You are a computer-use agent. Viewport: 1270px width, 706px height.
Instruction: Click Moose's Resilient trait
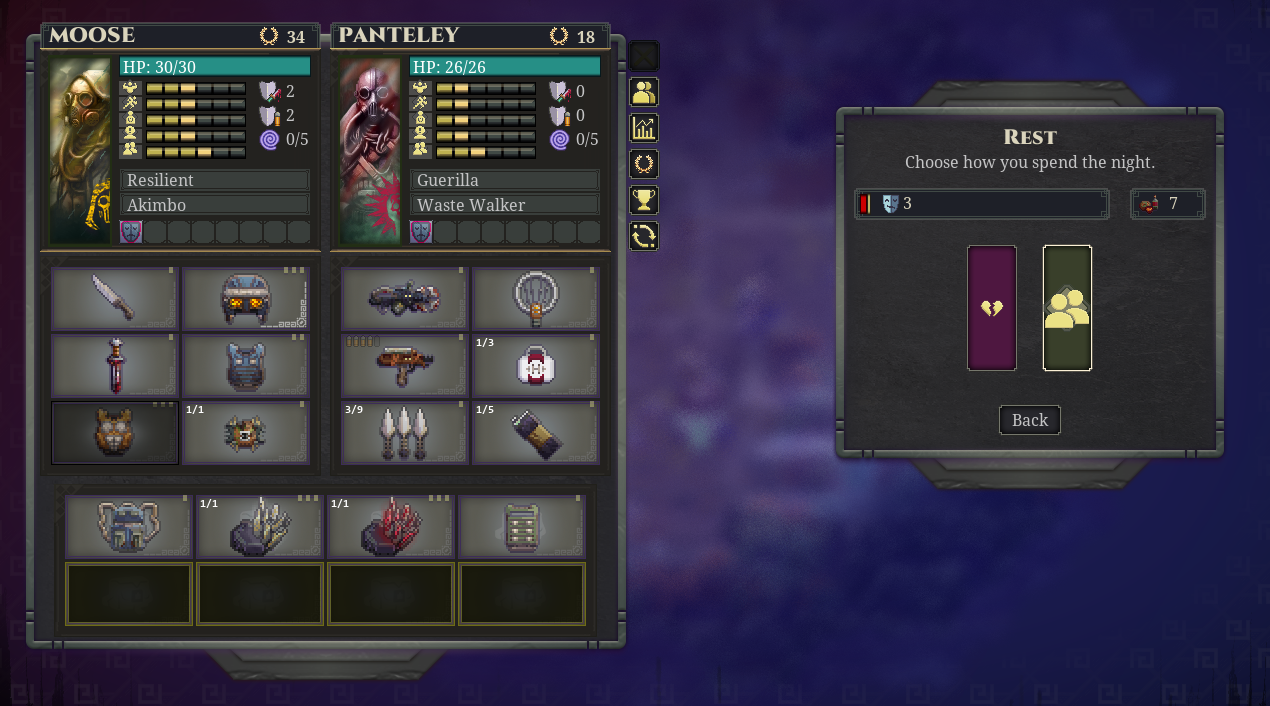pyautogui.click(x=215, y=180)
